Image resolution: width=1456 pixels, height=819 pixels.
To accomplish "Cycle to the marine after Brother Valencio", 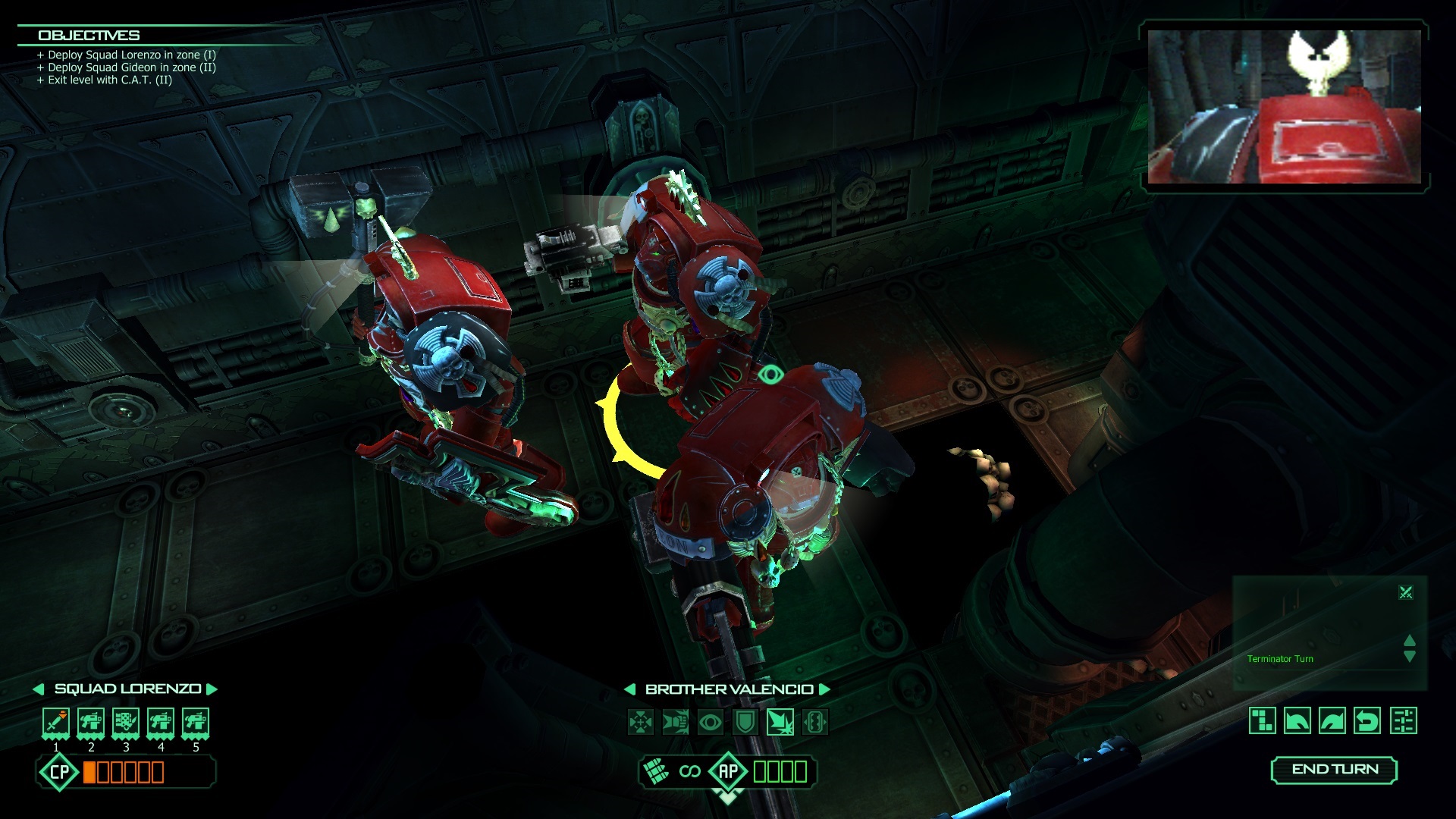I will pos(825,689).
